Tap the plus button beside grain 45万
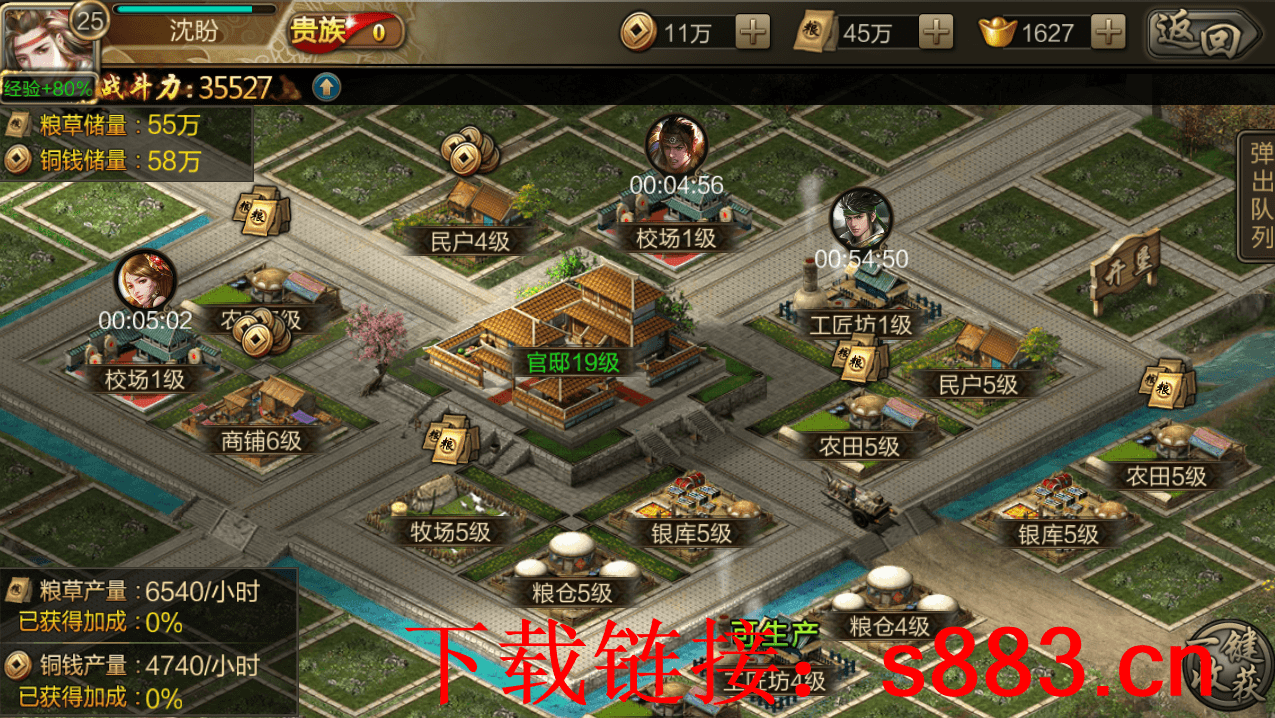 (935, 33)
